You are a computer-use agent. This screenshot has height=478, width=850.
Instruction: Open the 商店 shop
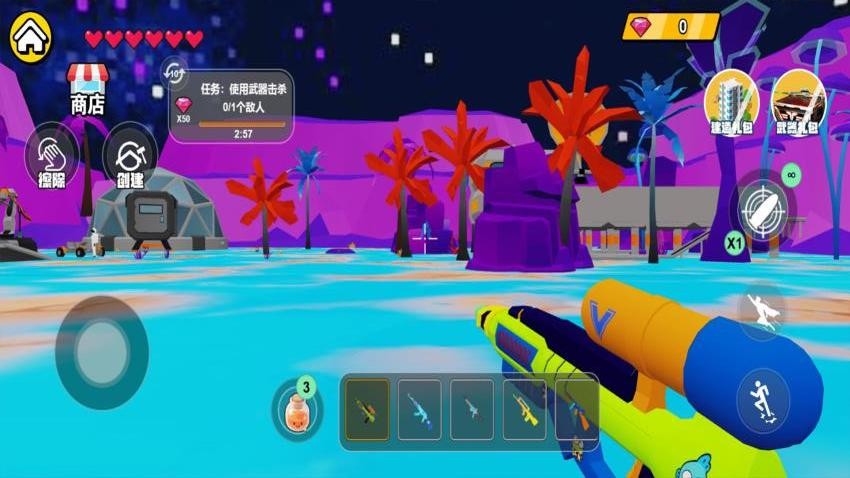87,88
